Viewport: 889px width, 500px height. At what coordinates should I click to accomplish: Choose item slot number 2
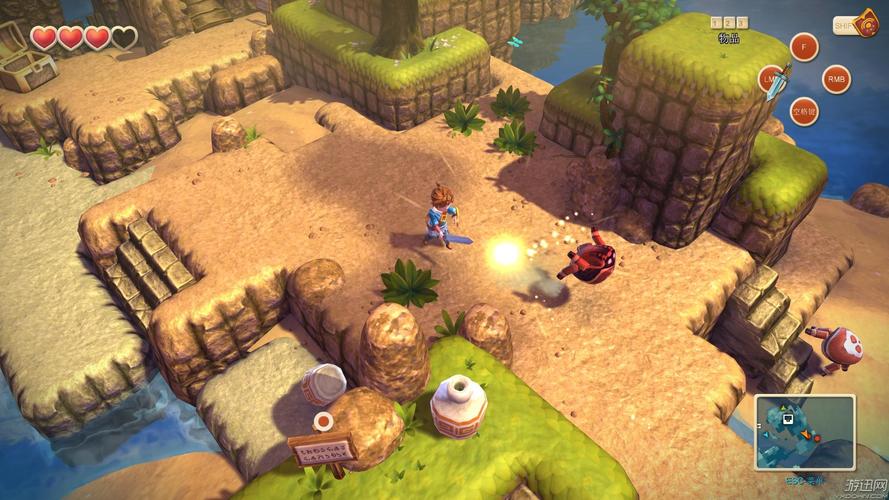[730, 22]
